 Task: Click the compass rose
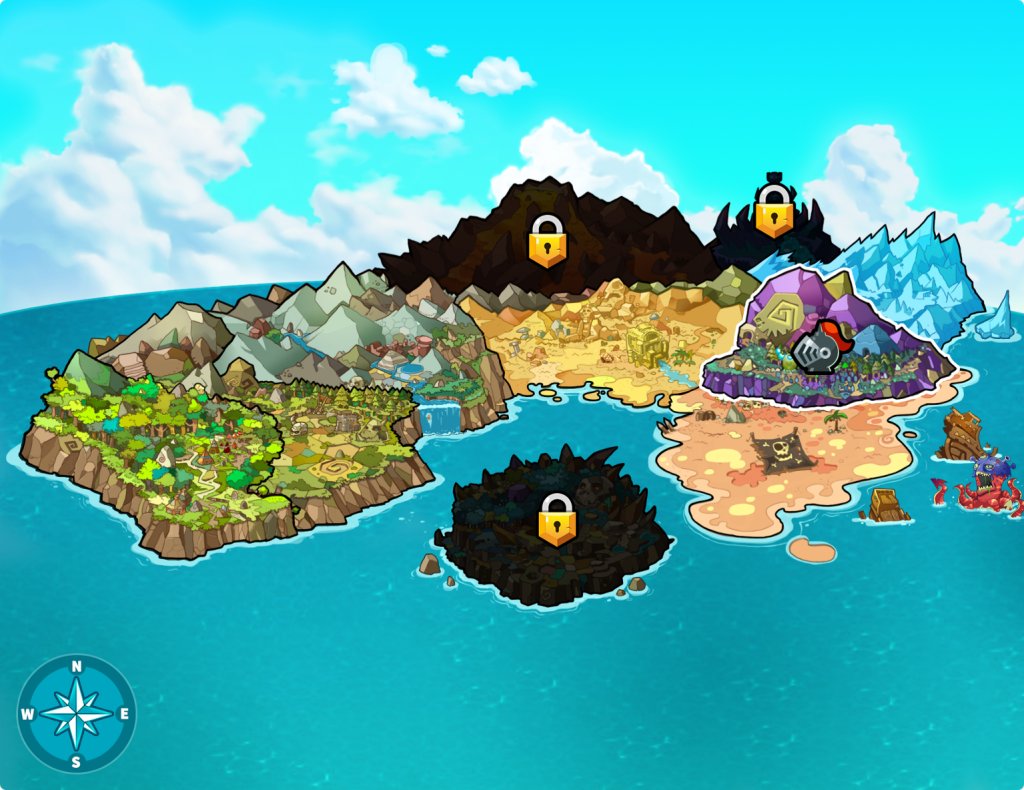(x=77, y=713)
